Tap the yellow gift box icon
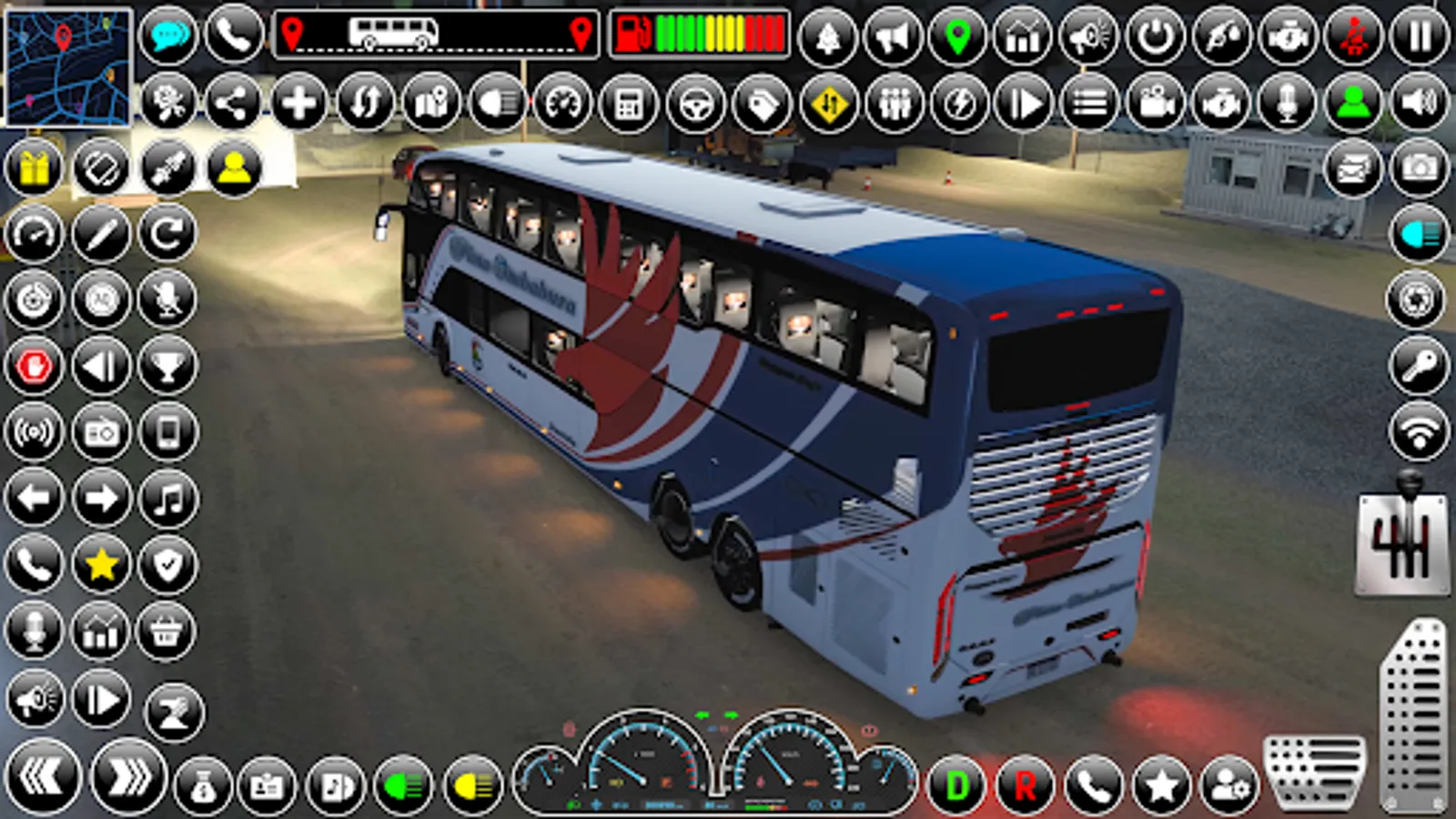 click(x=35, y=167)
